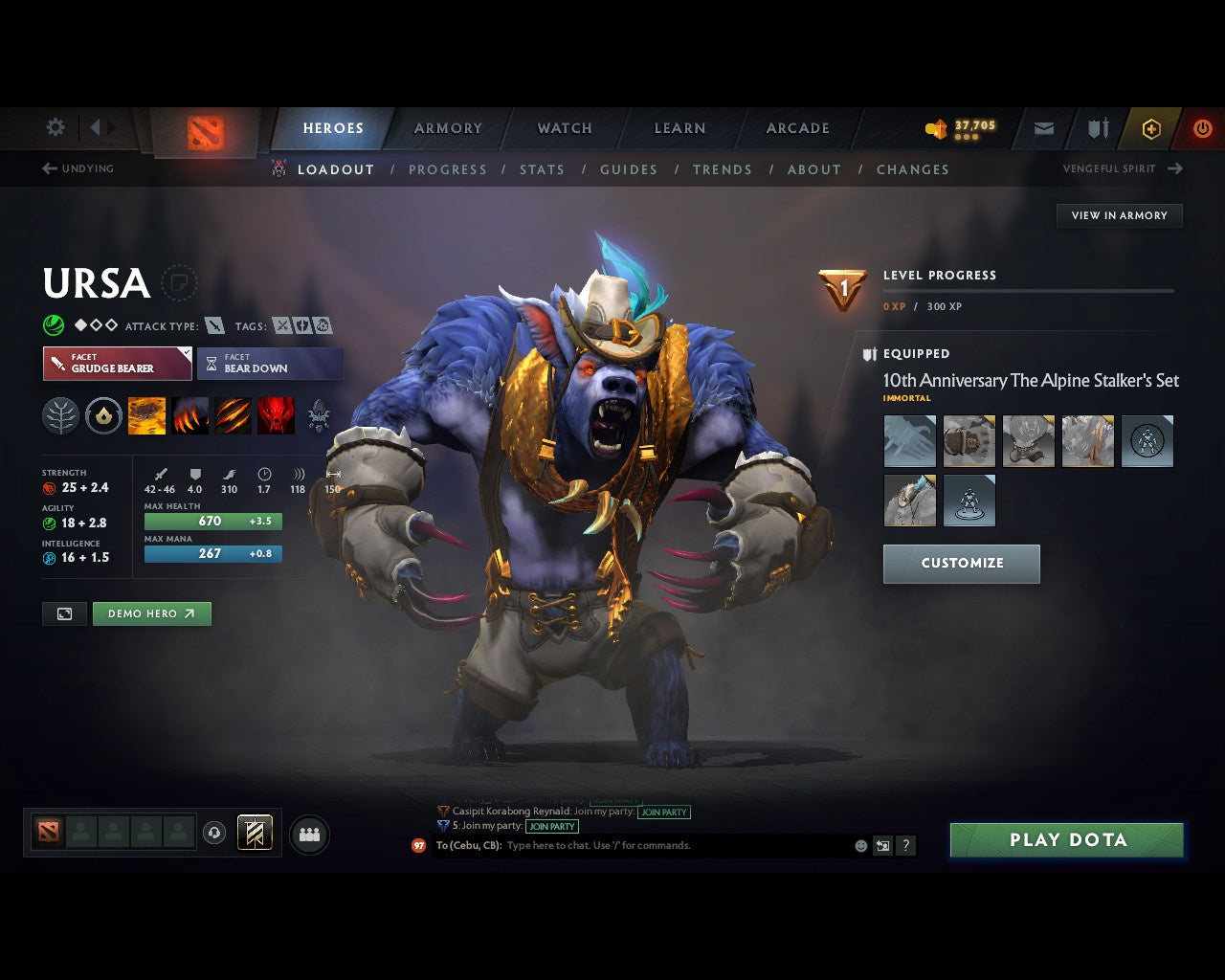Screen dimensions: 1225x980
Task: Toggle the Grudge Bearer facet selection
Action: coord(117,364)
